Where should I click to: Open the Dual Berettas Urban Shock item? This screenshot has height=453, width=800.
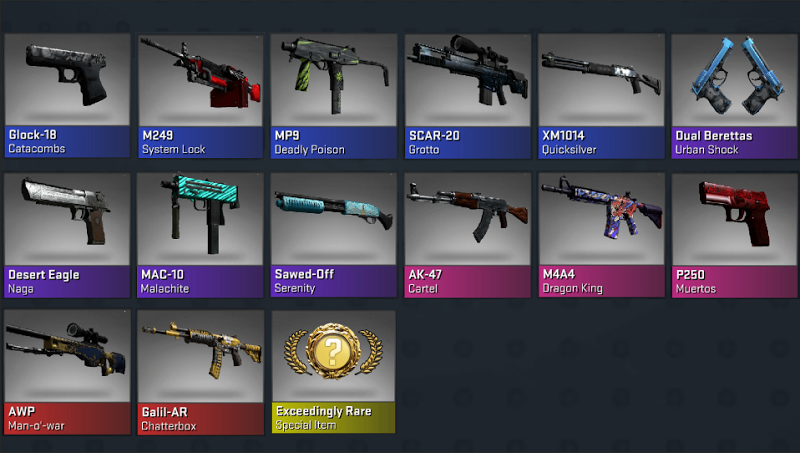pos(733,96)
